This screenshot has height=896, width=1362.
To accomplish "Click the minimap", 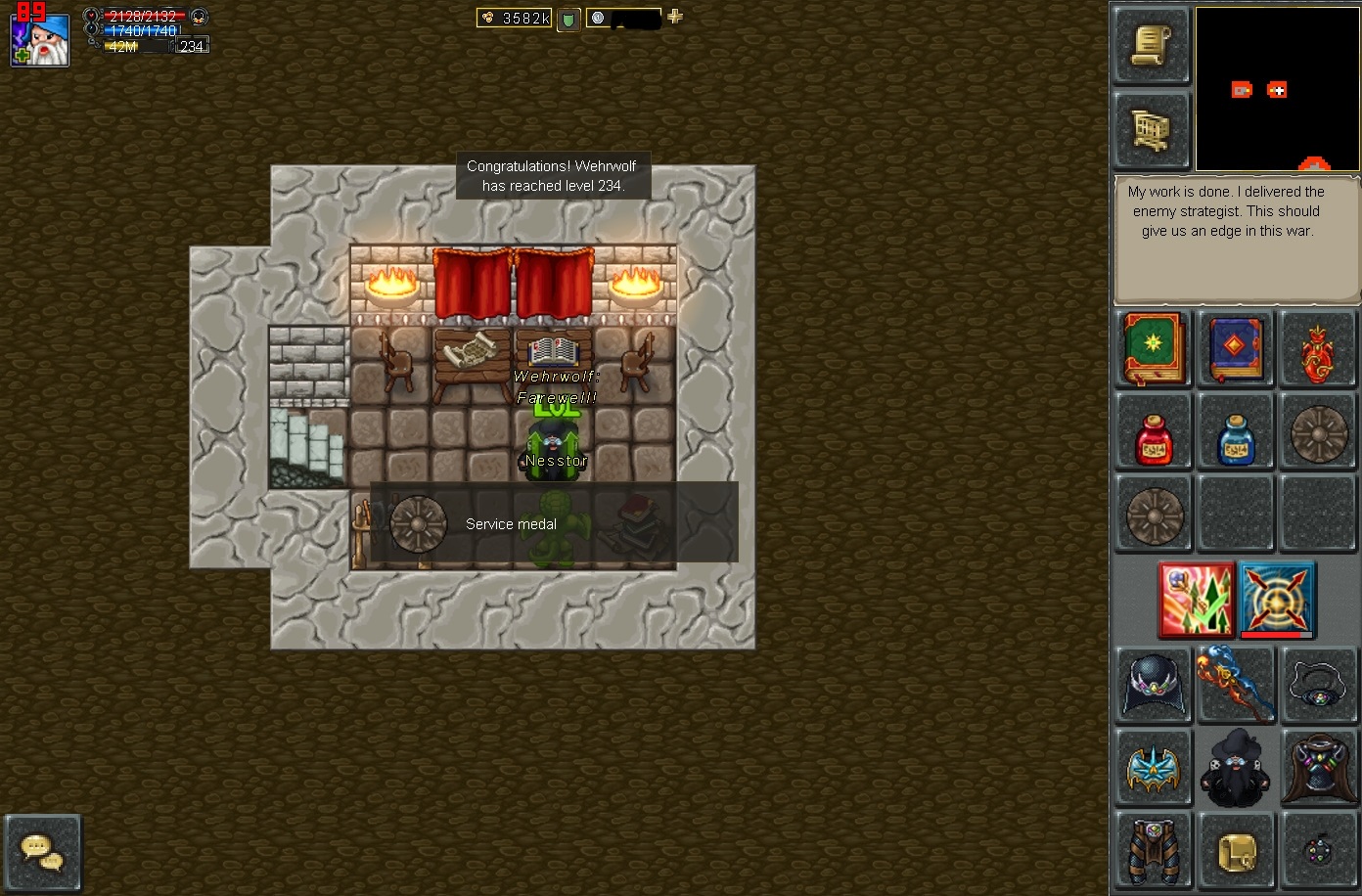I will pos(1277,89).
